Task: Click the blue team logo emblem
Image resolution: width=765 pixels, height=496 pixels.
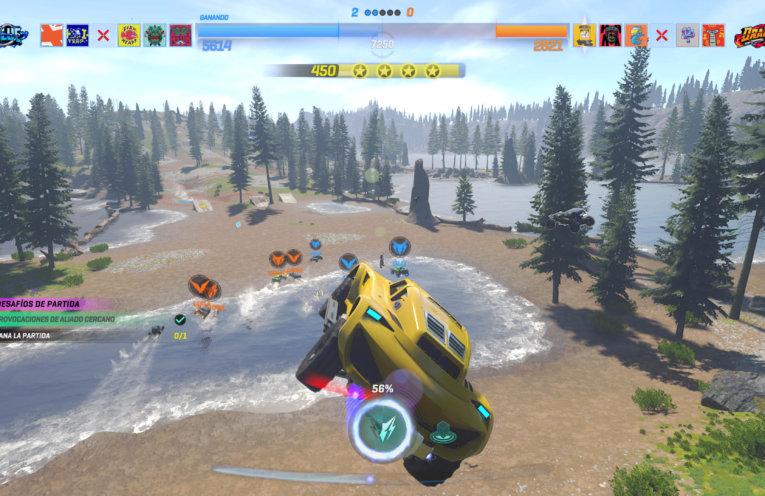Action: 14,35
